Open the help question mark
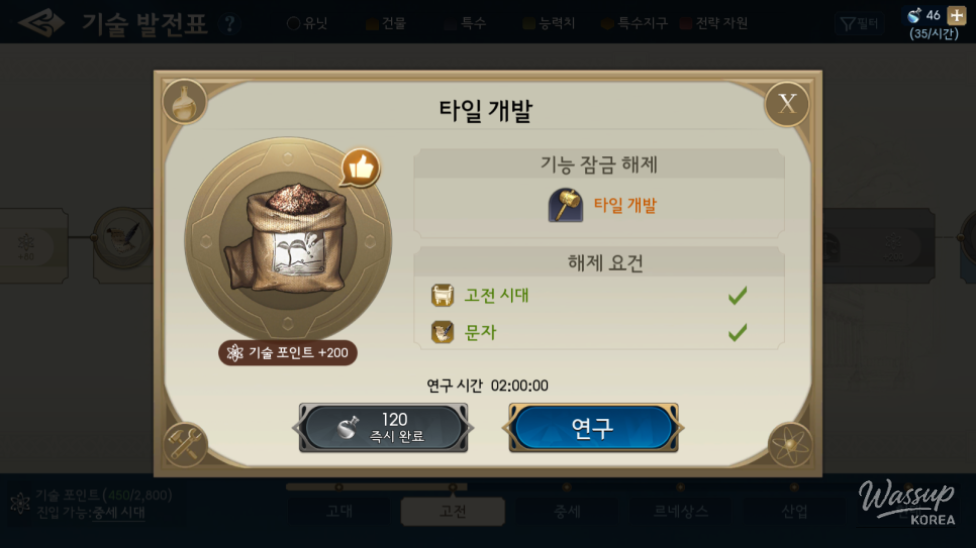This screenshot has width=976, height=548. coord(231,24)
